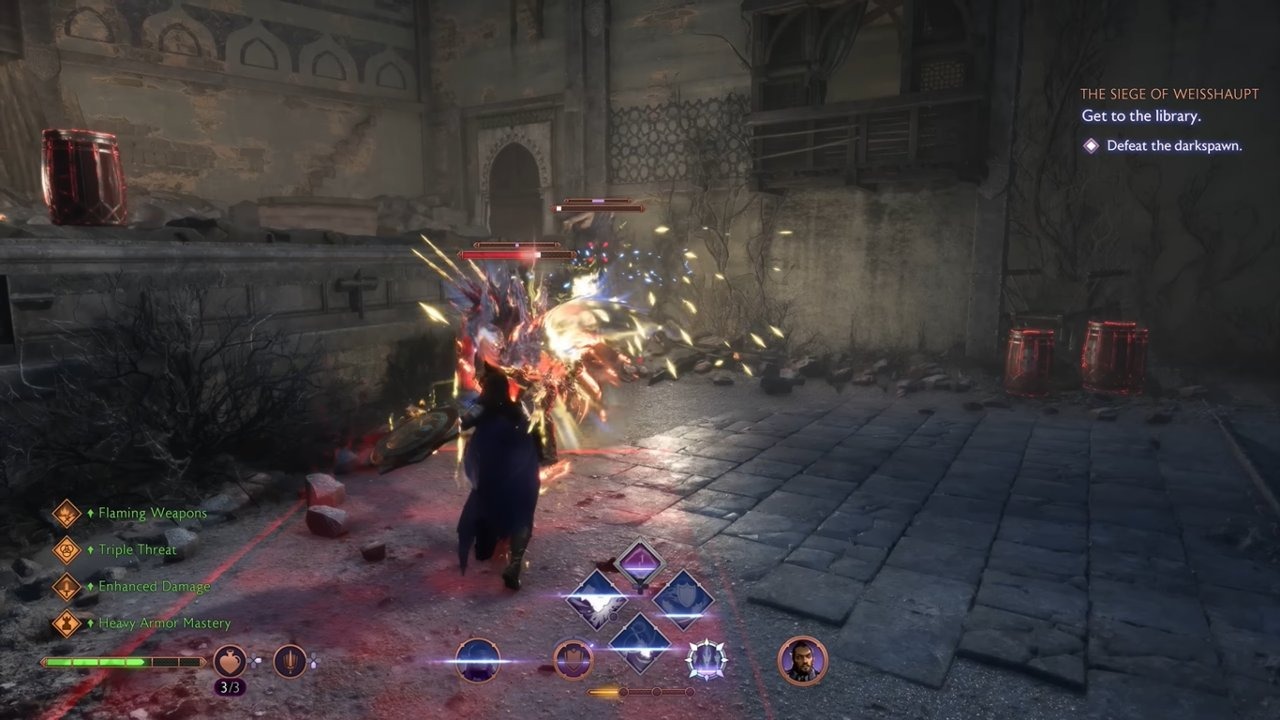
Task: Activate the sword ability next to the potion
Action: (290, 661)
